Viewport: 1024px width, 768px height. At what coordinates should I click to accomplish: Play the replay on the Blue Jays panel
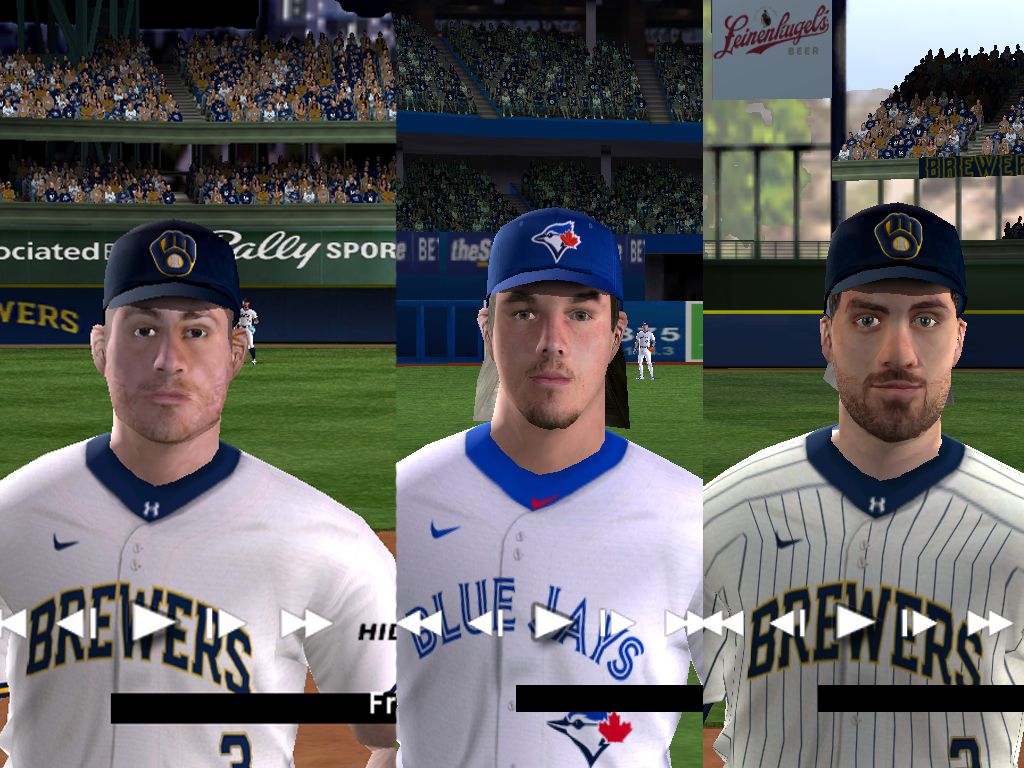pyautogui.click(x=553, y=622)
